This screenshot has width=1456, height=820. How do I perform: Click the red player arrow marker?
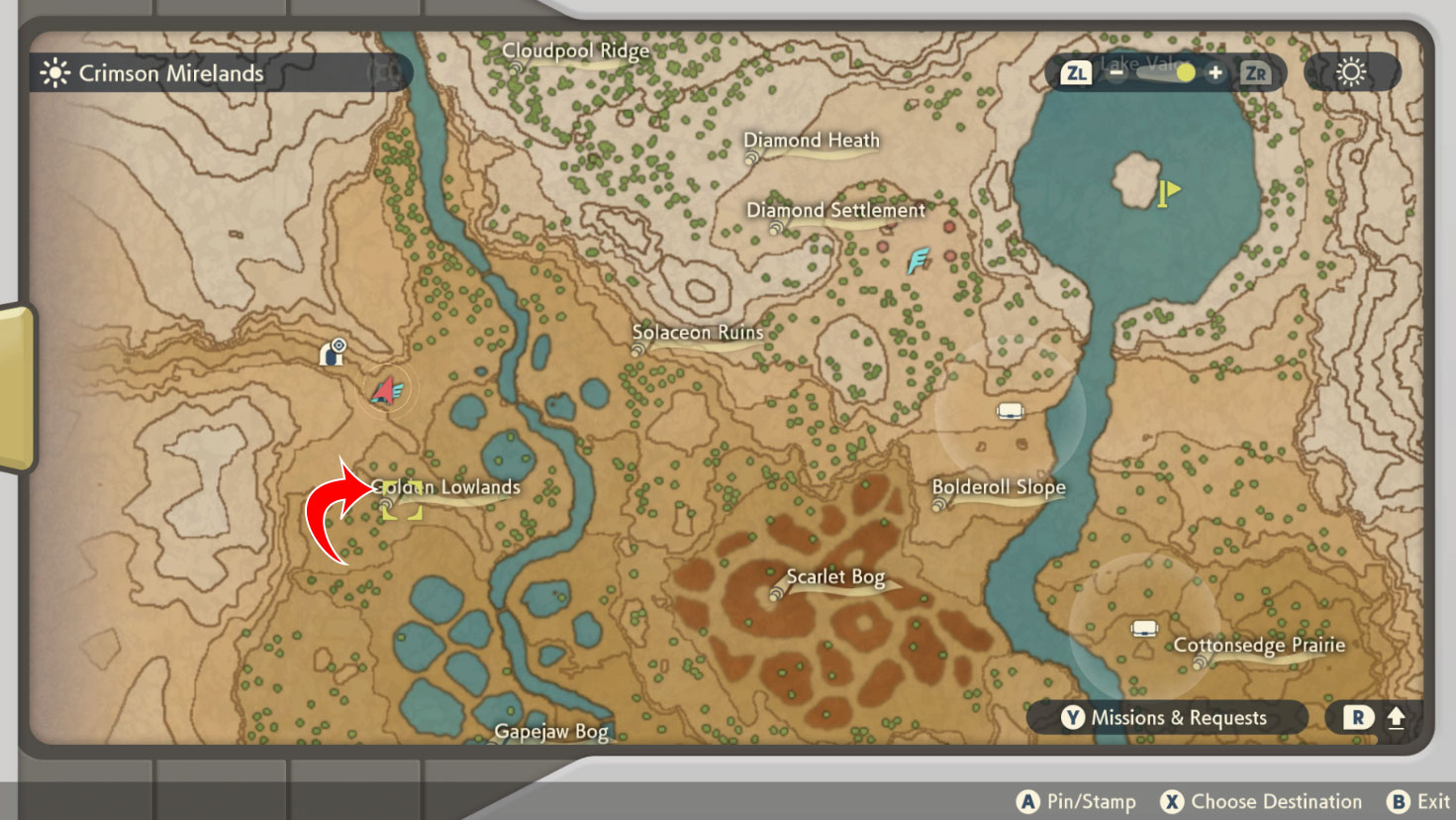387,389
